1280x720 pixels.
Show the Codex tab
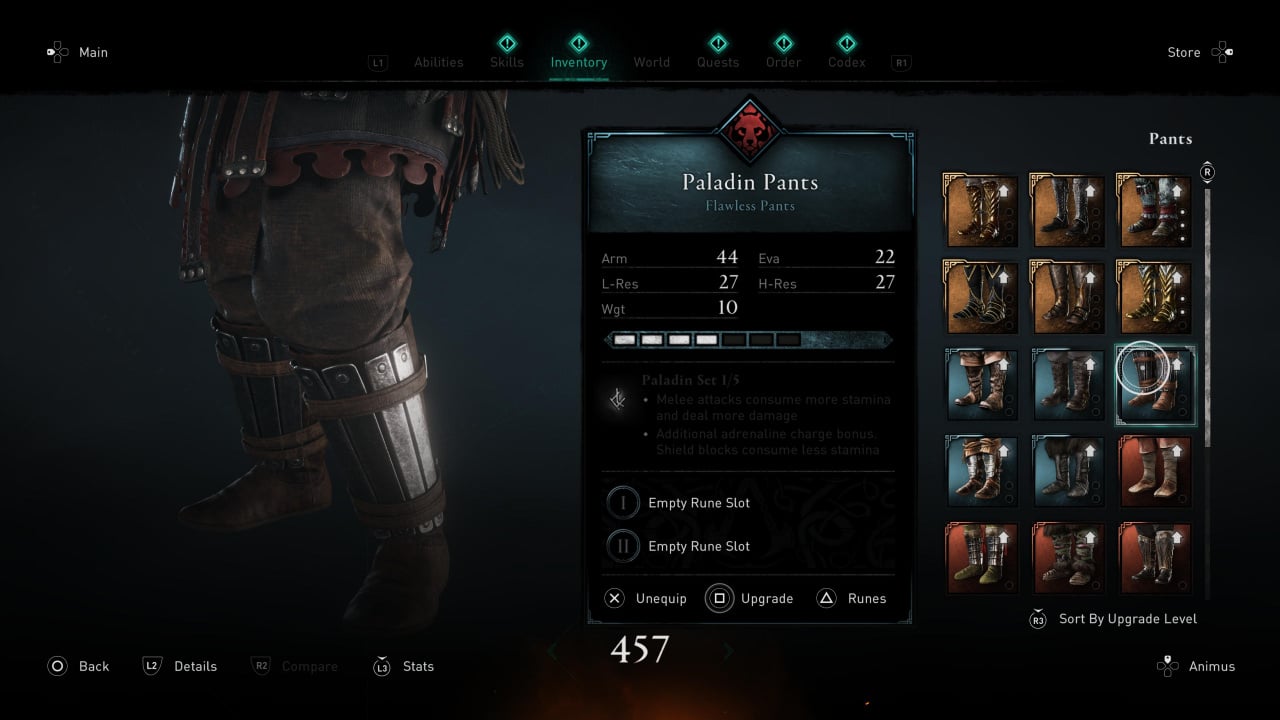coord(847,61)
